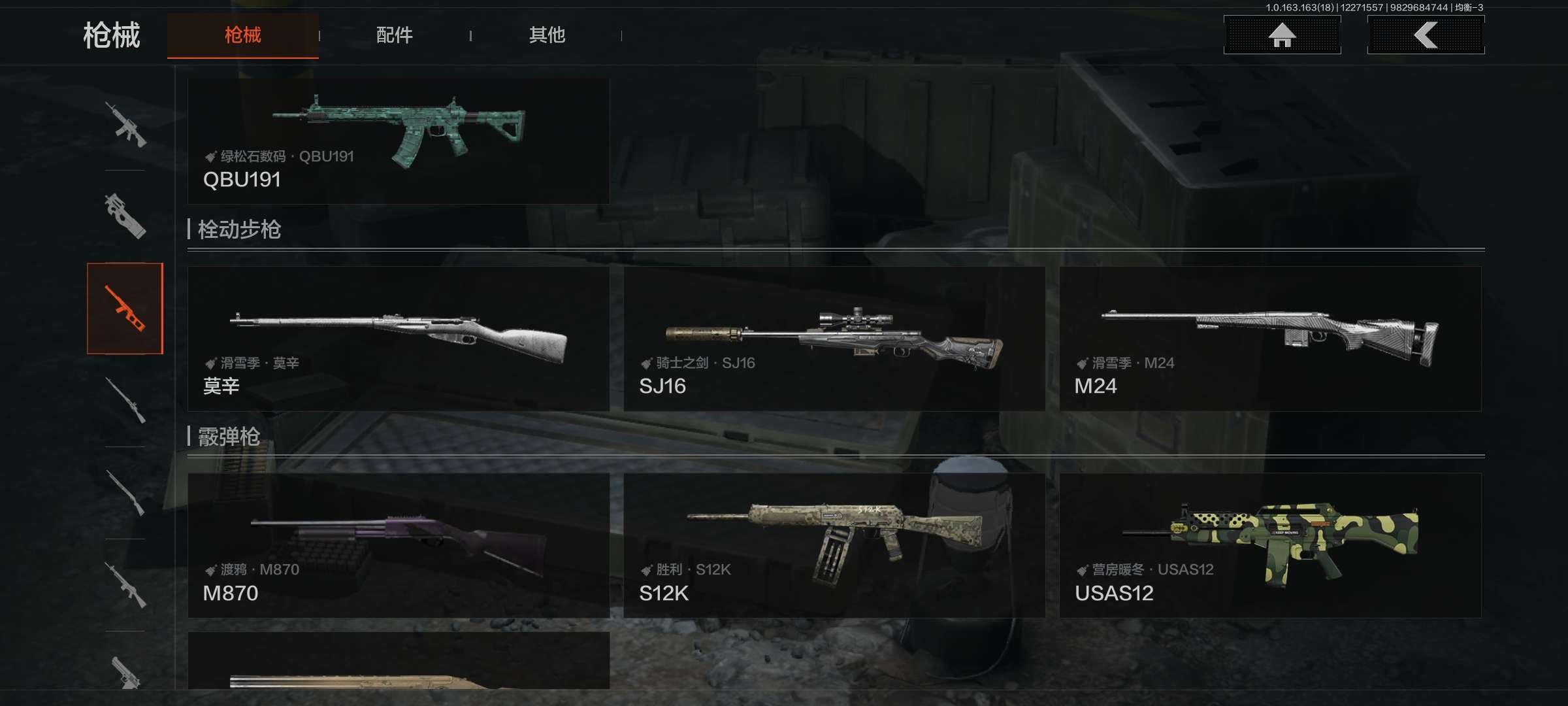Switch to the 枪械 tab
The image size is (1568, 706).
[242, 35]
